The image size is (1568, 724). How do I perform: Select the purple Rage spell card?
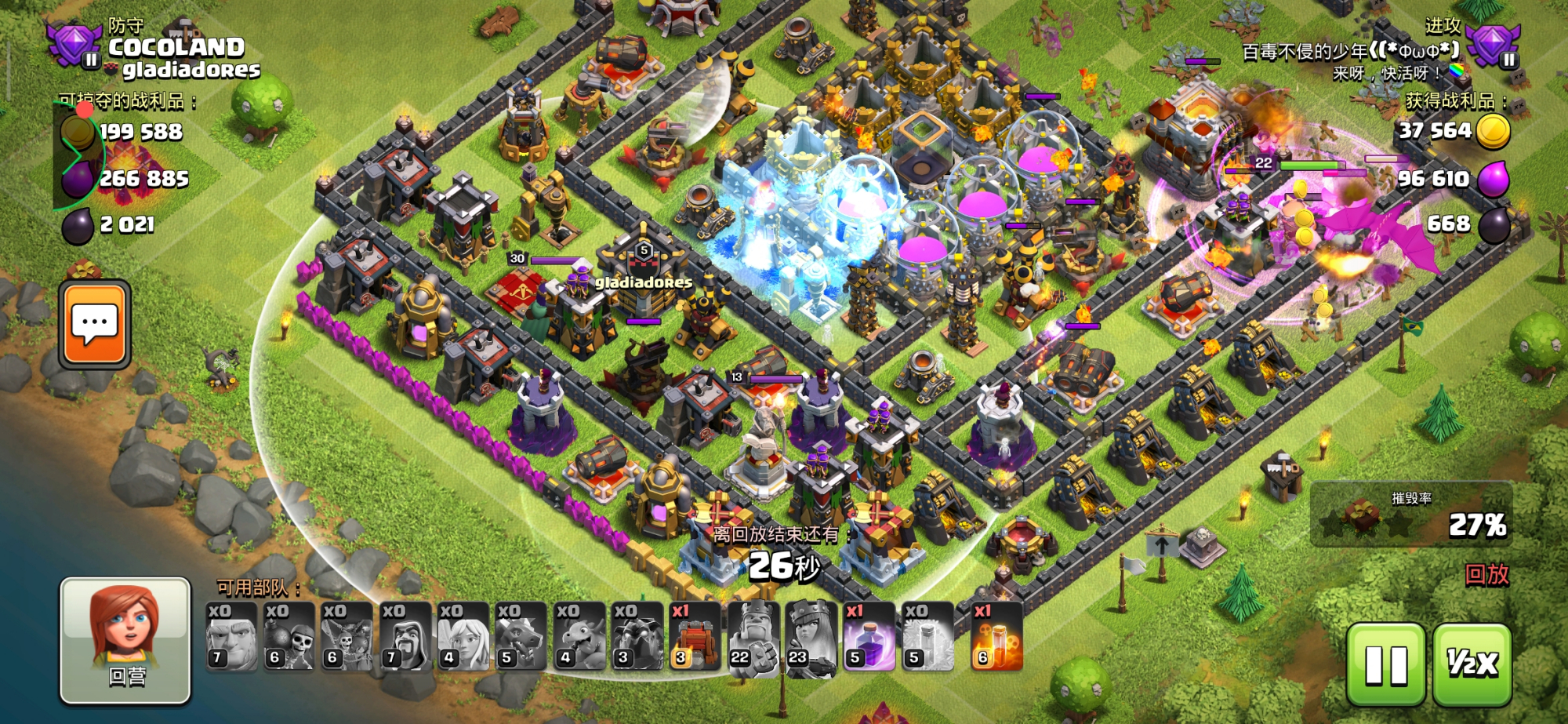pos(869,636)
